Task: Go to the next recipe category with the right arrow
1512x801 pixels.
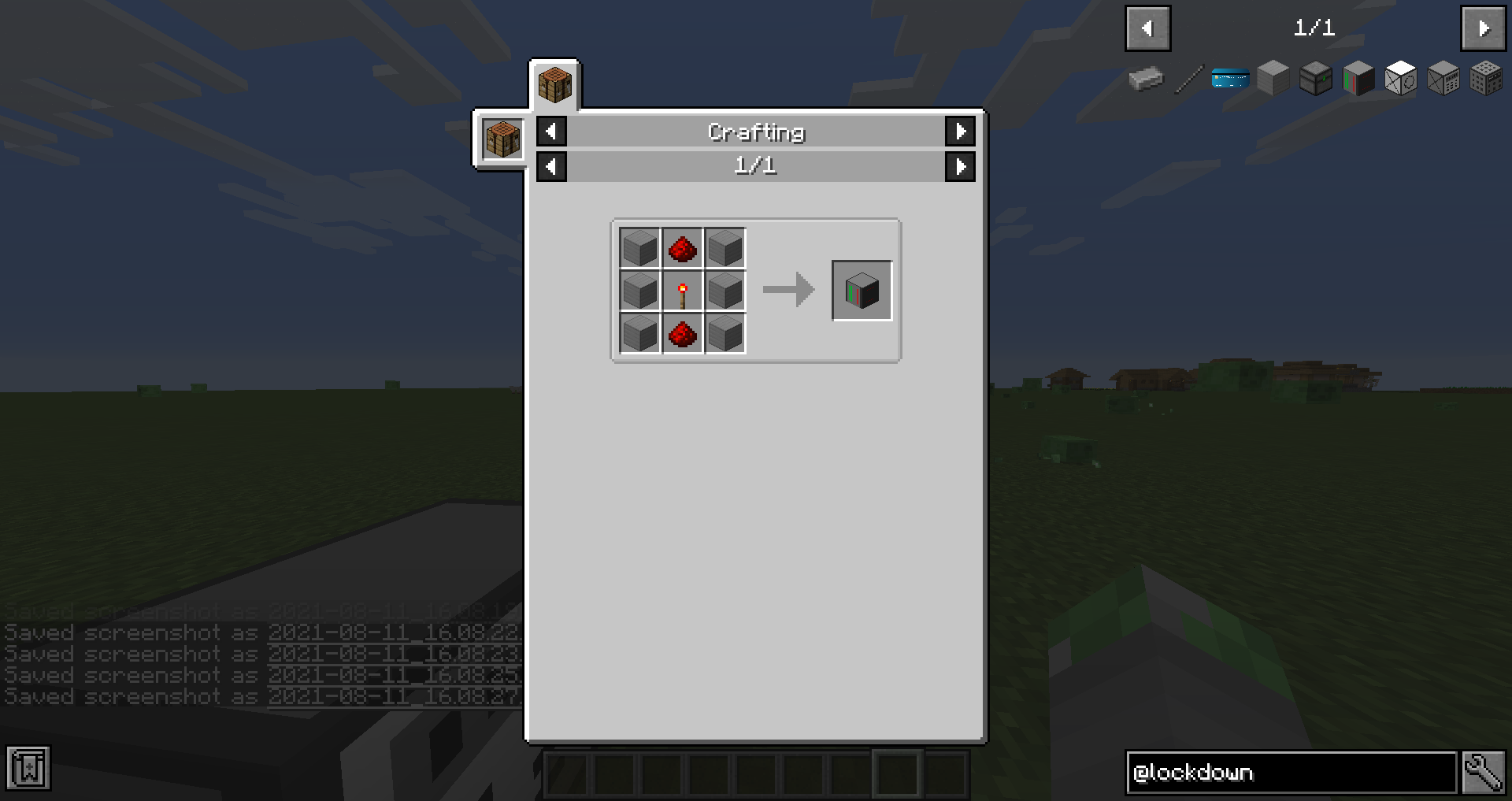Action: 960,132
